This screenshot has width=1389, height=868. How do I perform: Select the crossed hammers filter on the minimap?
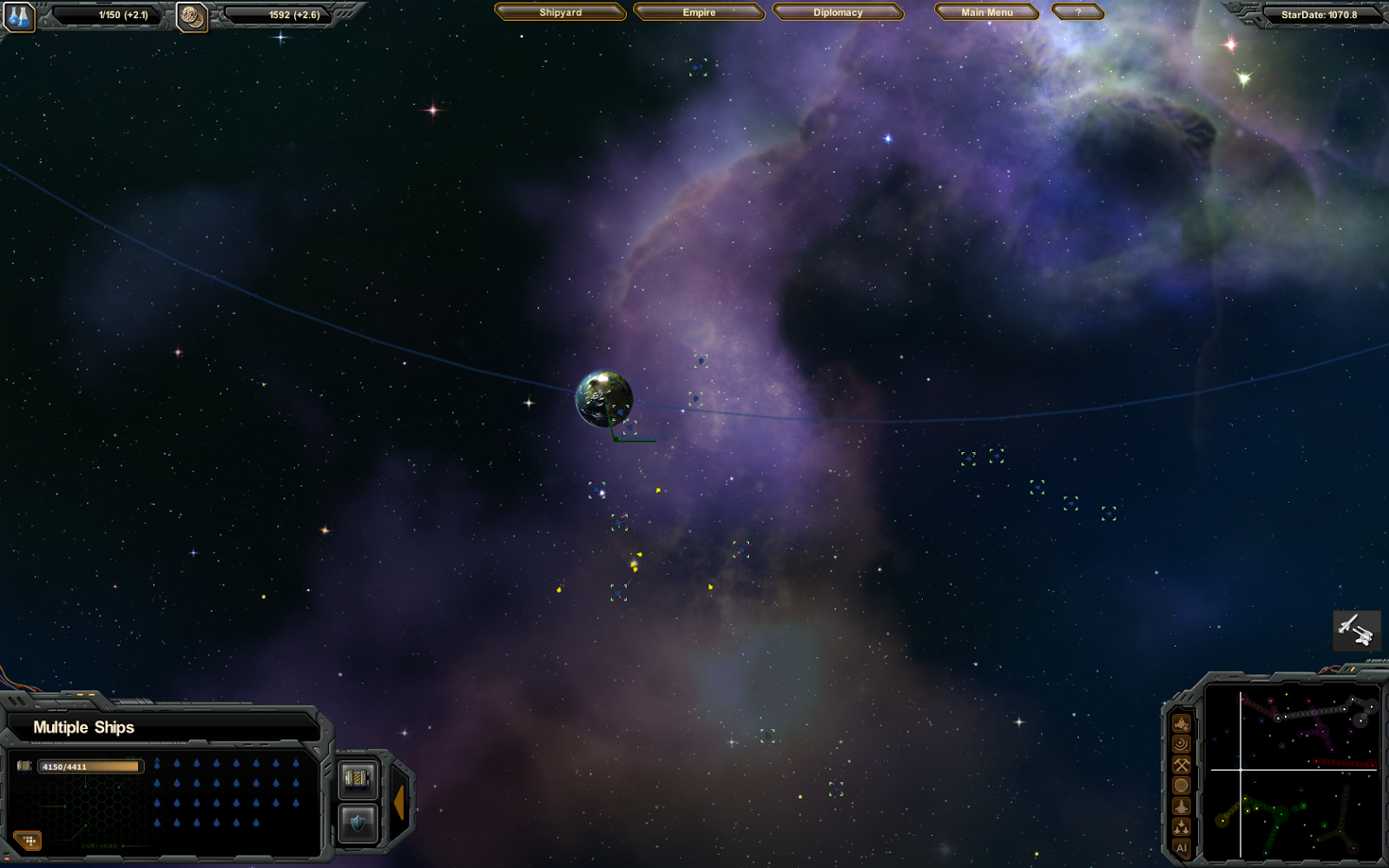(x=1182, y=765)
